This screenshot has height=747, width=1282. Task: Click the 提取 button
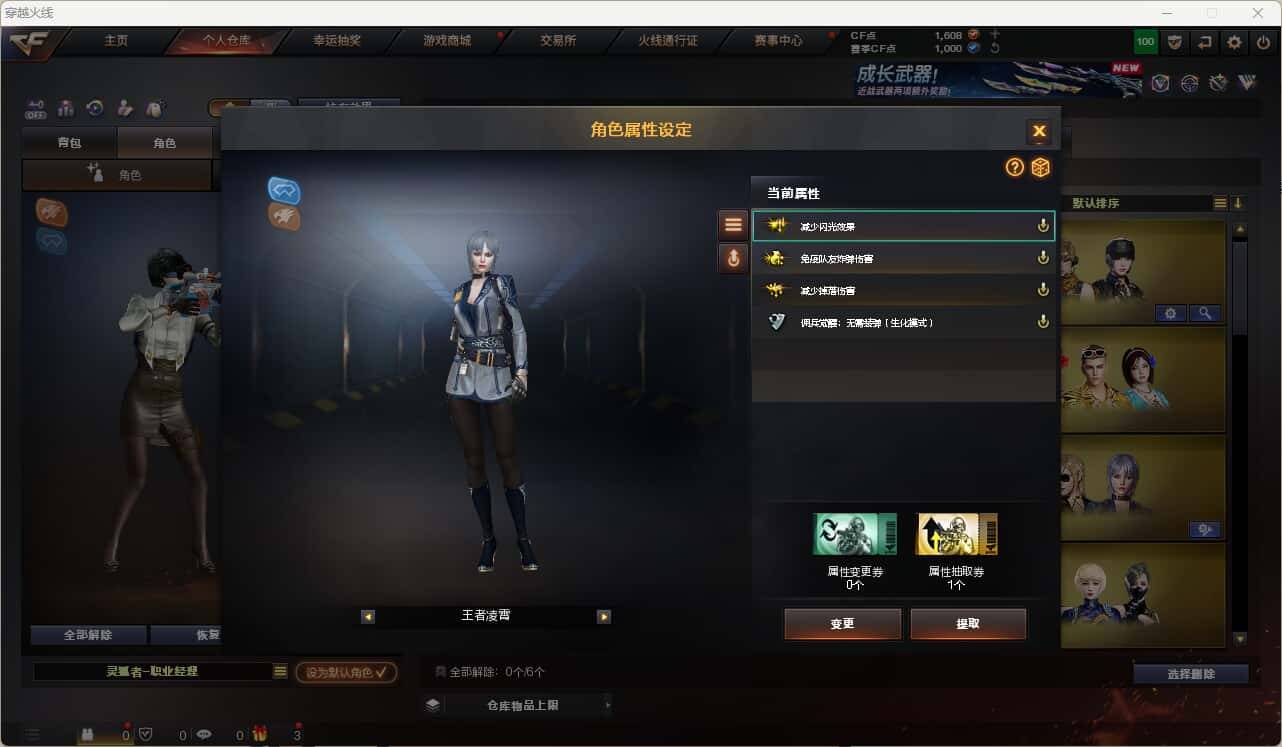[968, 623]
